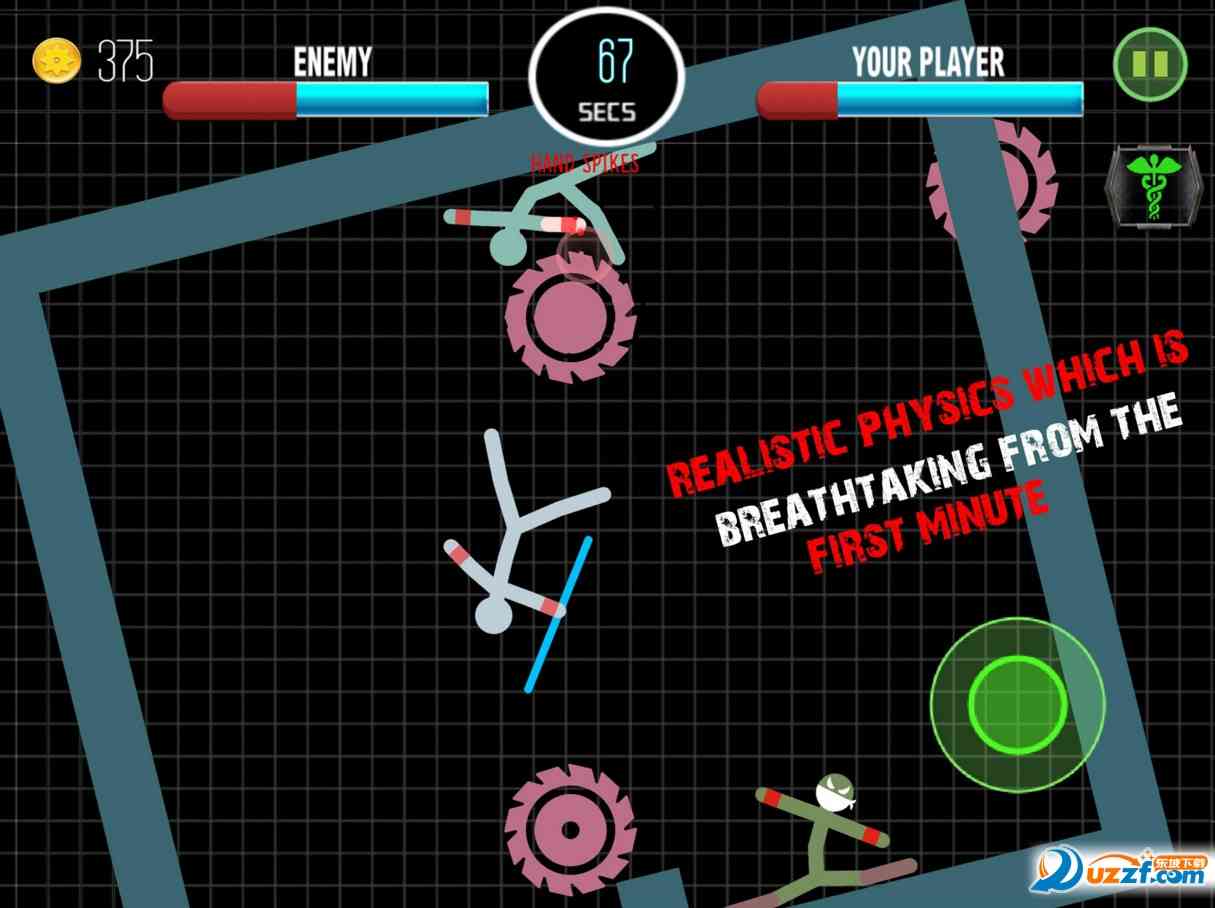Pause the game with the green button

[x=1150, y=64]
